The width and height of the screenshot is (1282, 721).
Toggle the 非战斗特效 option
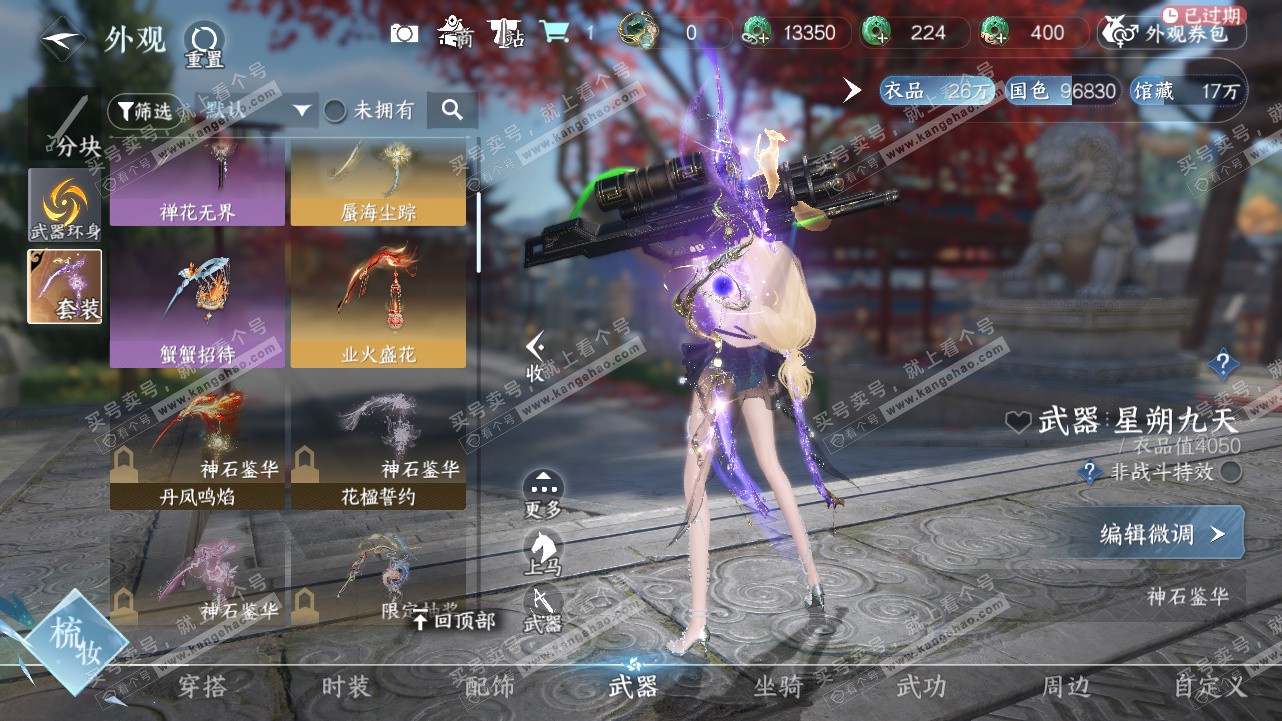tap(1232, 472)
